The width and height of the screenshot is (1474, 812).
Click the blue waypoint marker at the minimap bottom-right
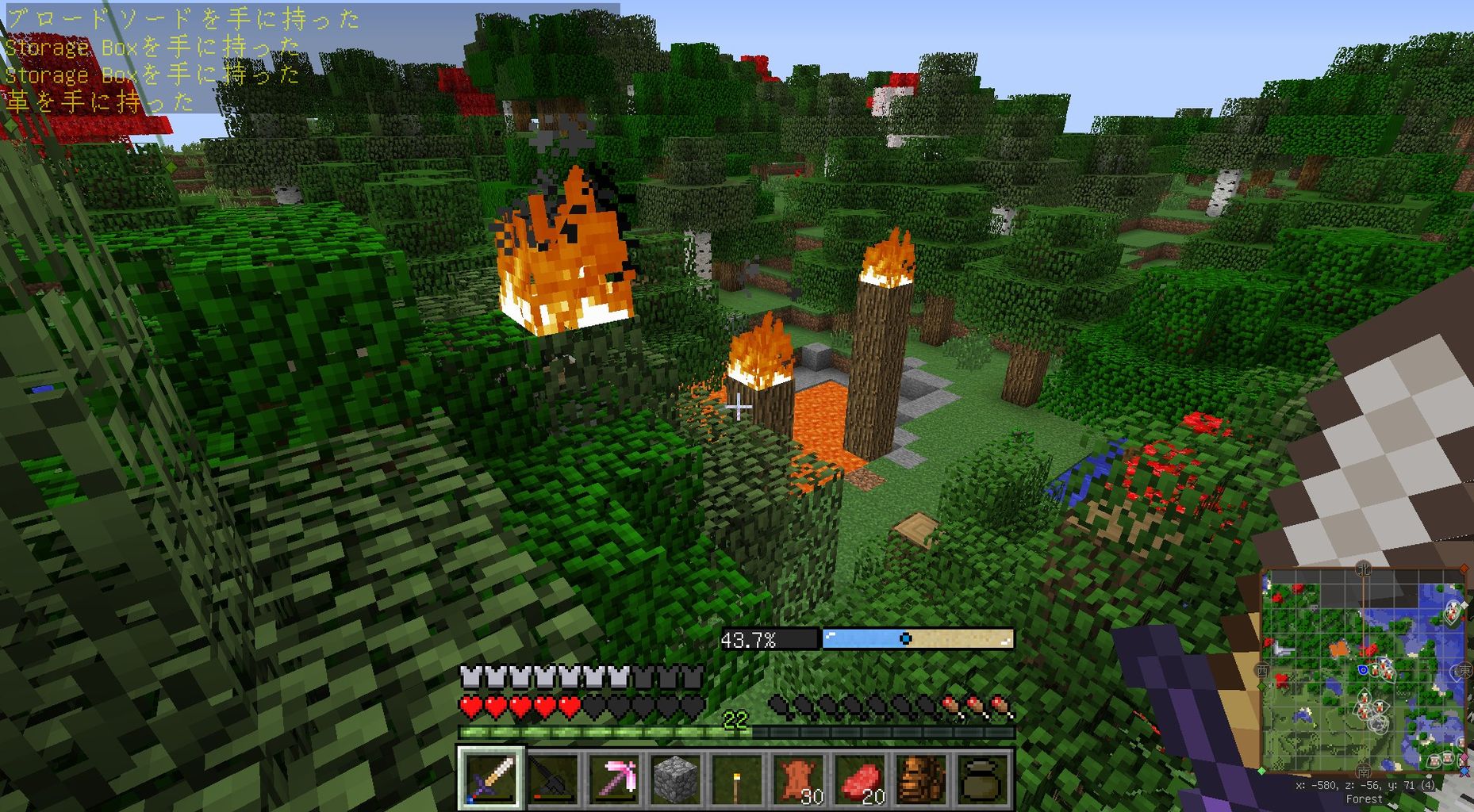[1464, 771]
